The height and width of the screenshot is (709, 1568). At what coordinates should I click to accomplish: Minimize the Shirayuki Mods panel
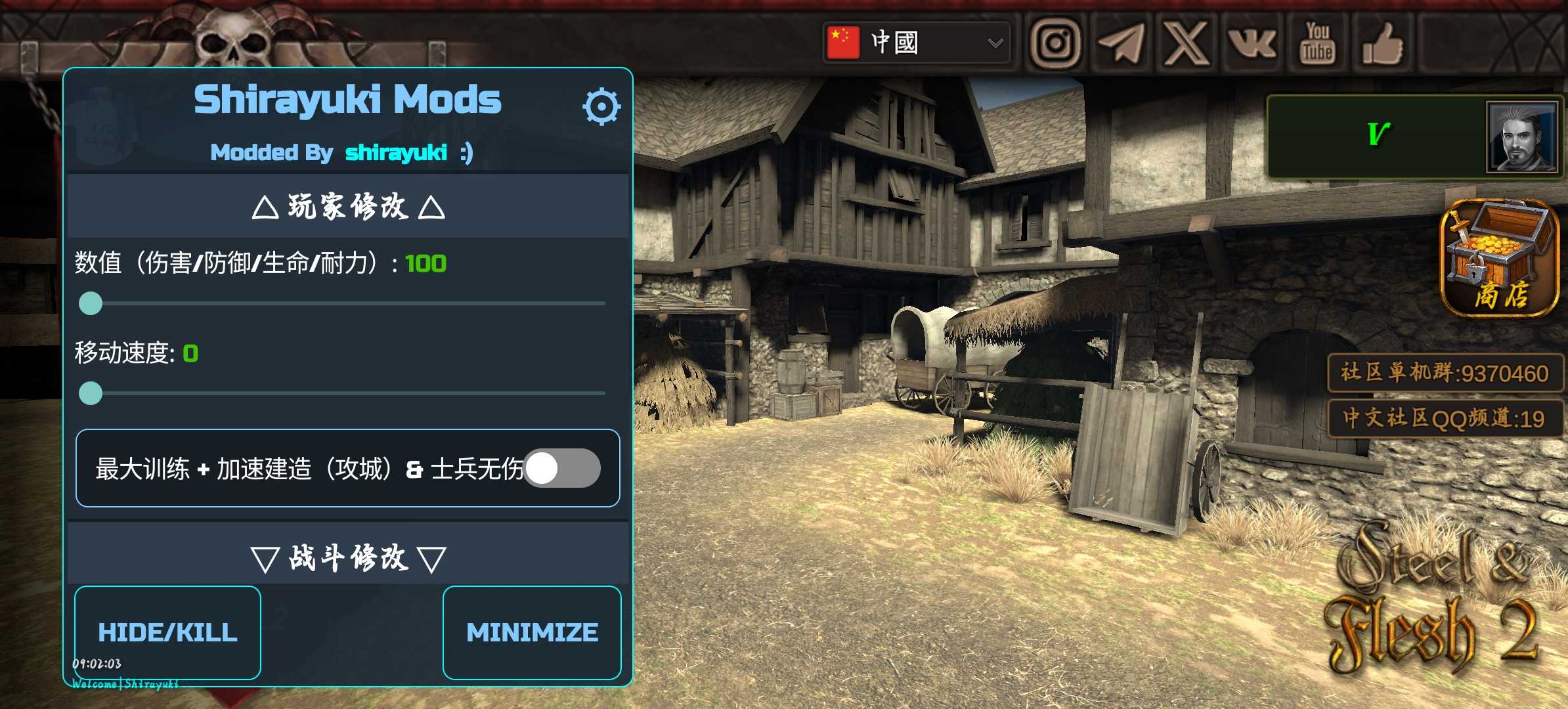[x=532, y=632]
